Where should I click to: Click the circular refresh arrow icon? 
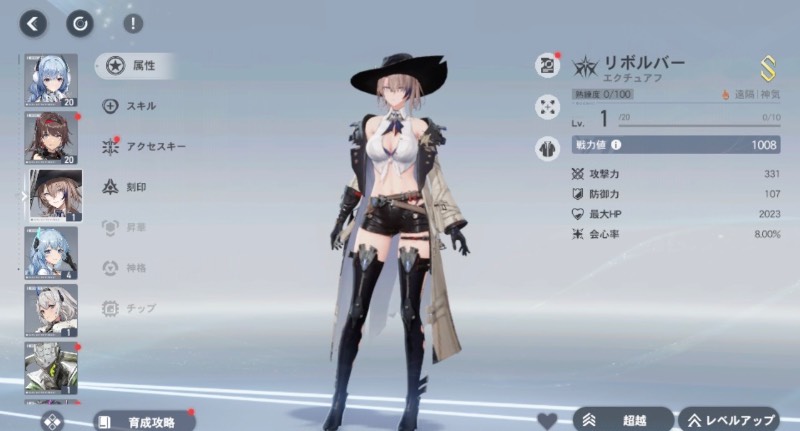point(79,23)
